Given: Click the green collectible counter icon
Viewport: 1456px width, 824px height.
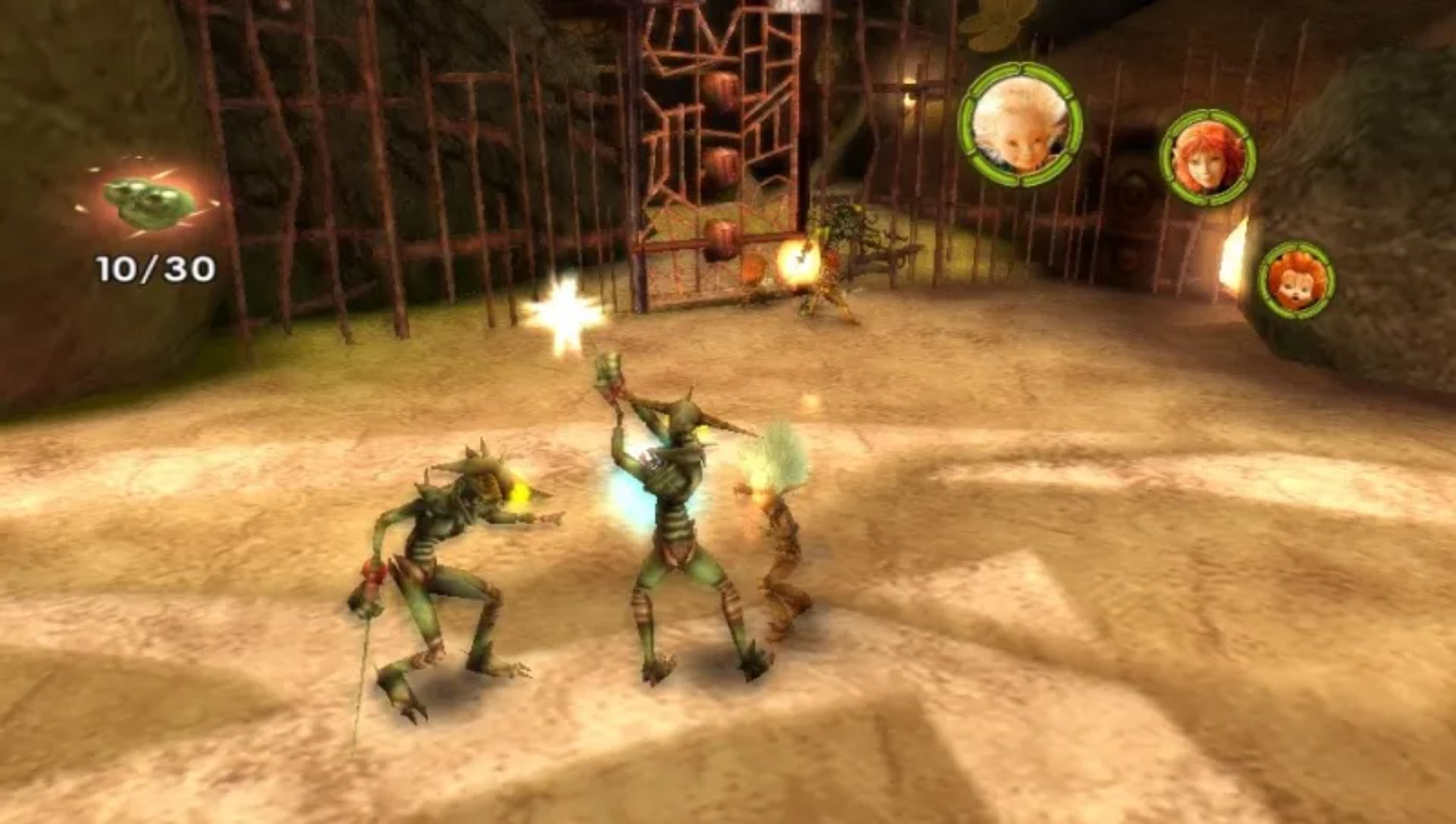Looking at the screenshot, I should (151, 200).
